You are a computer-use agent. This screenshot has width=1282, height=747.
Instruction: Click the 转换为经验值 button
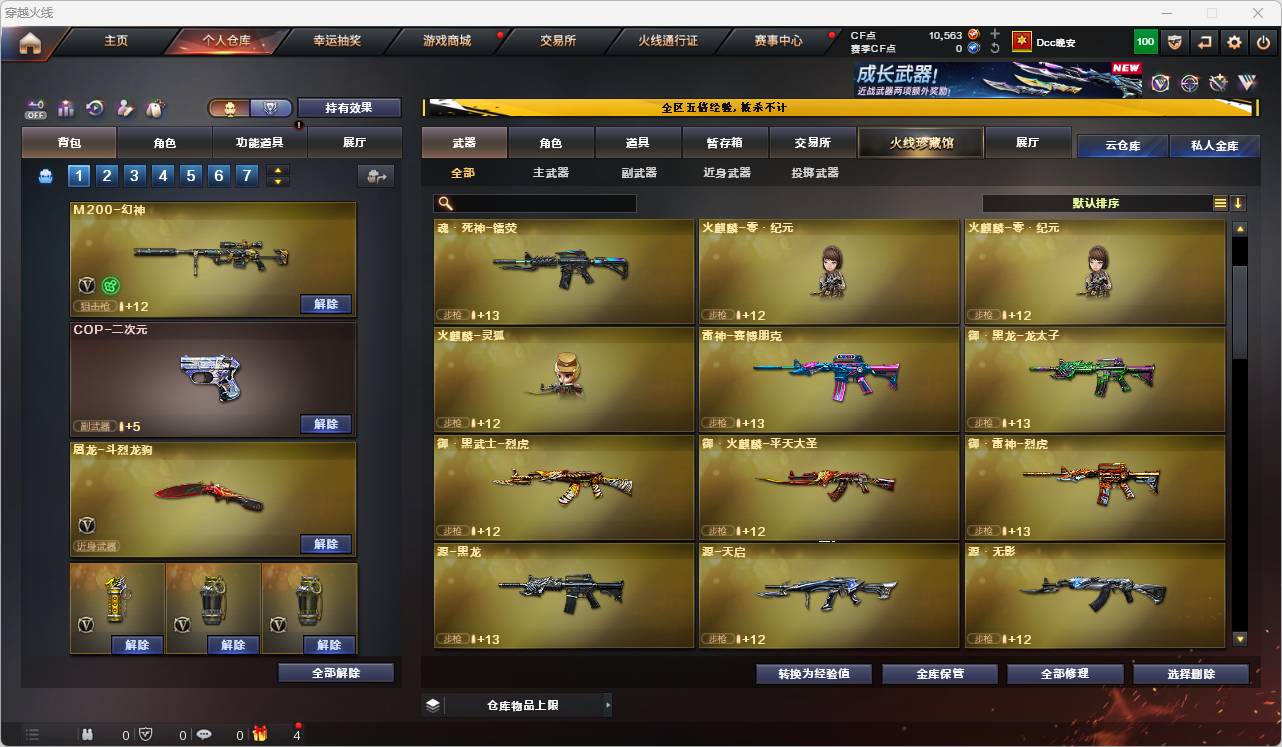[x=813, y=673]
